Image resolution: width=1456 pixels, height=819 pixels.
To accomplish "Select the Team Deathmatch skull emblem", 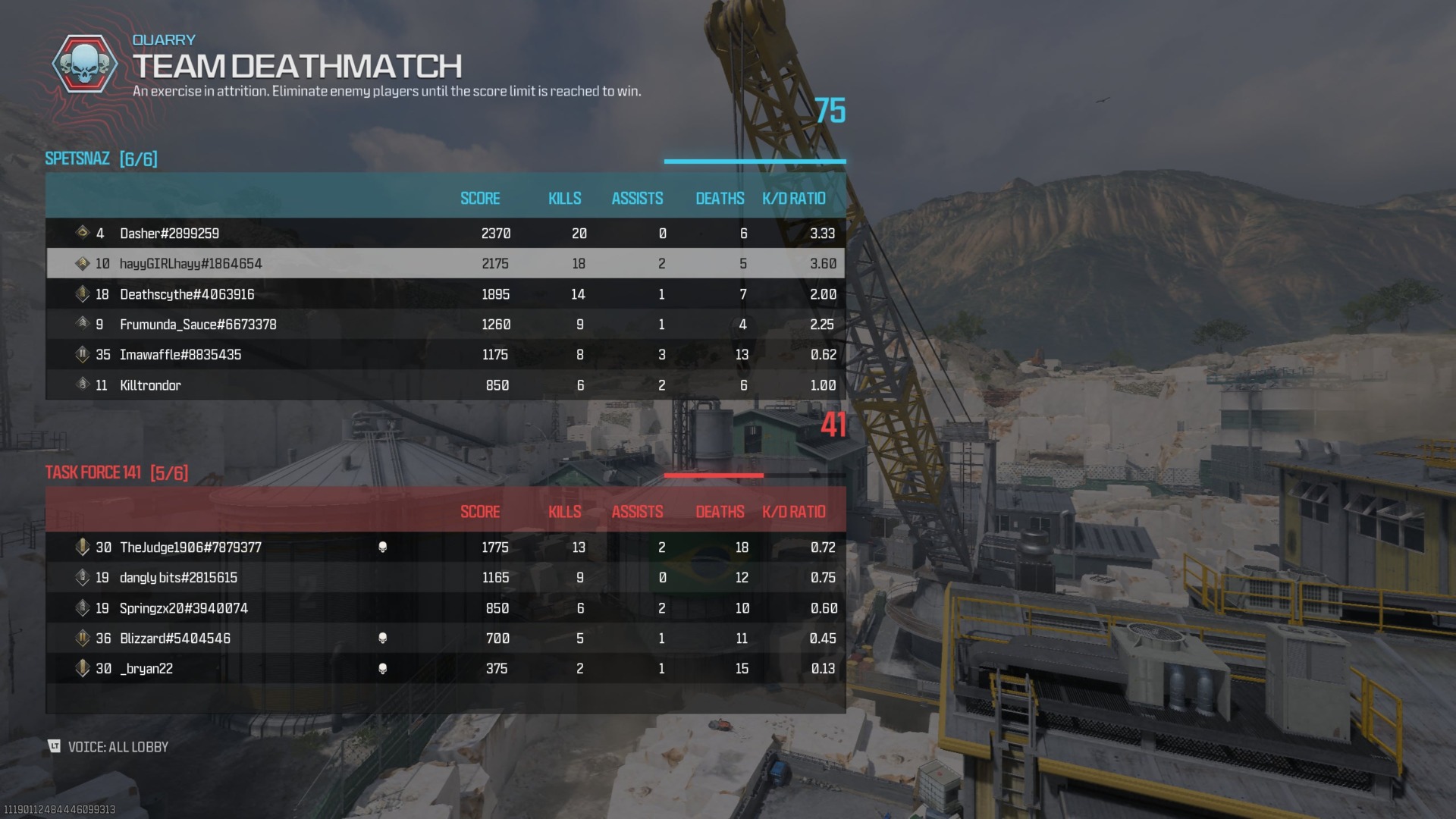I will [x=83, y=65].
